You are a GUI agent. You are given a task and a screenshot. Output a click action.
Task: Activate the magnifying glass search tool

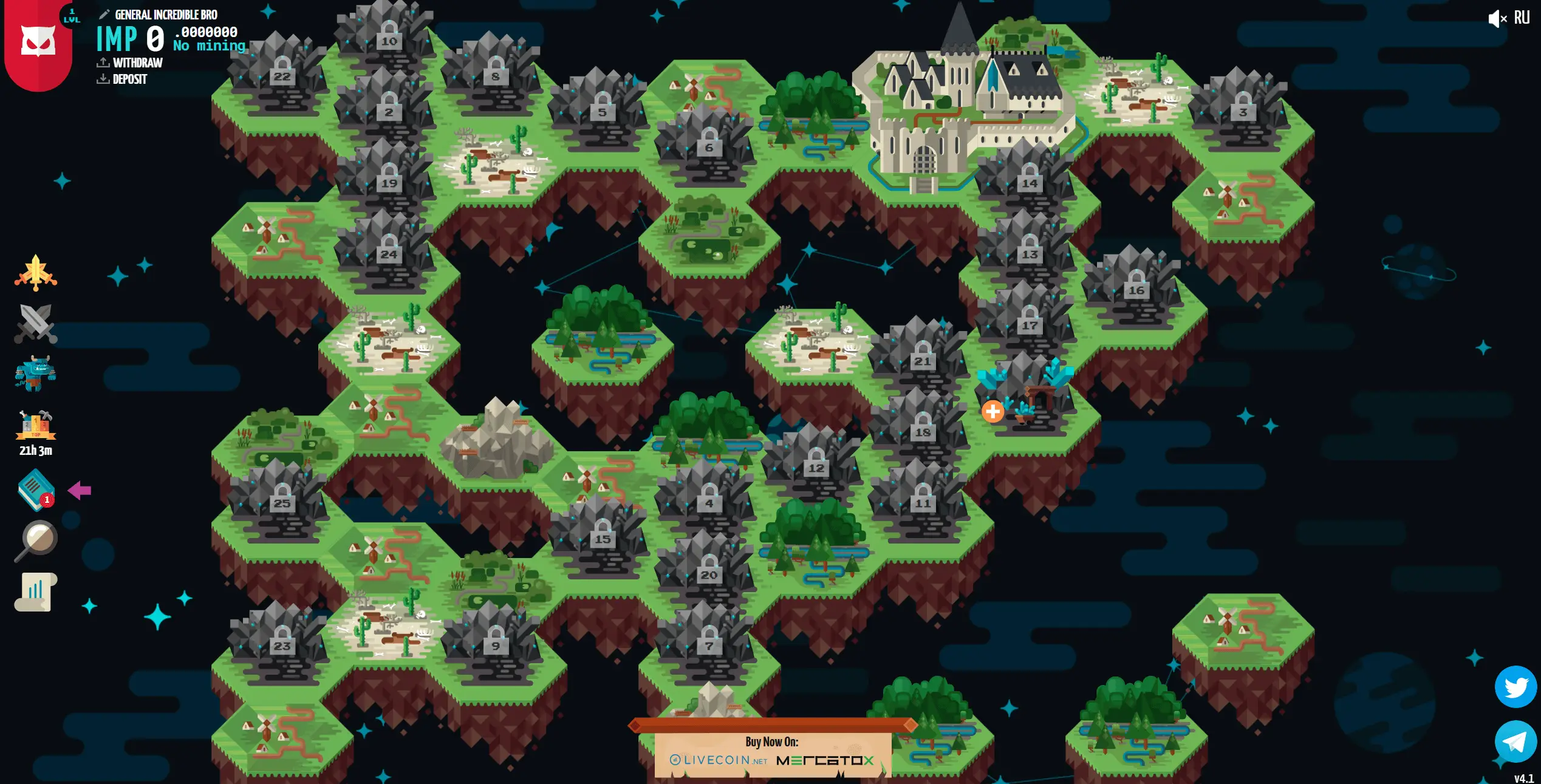(x=36, y=539)
